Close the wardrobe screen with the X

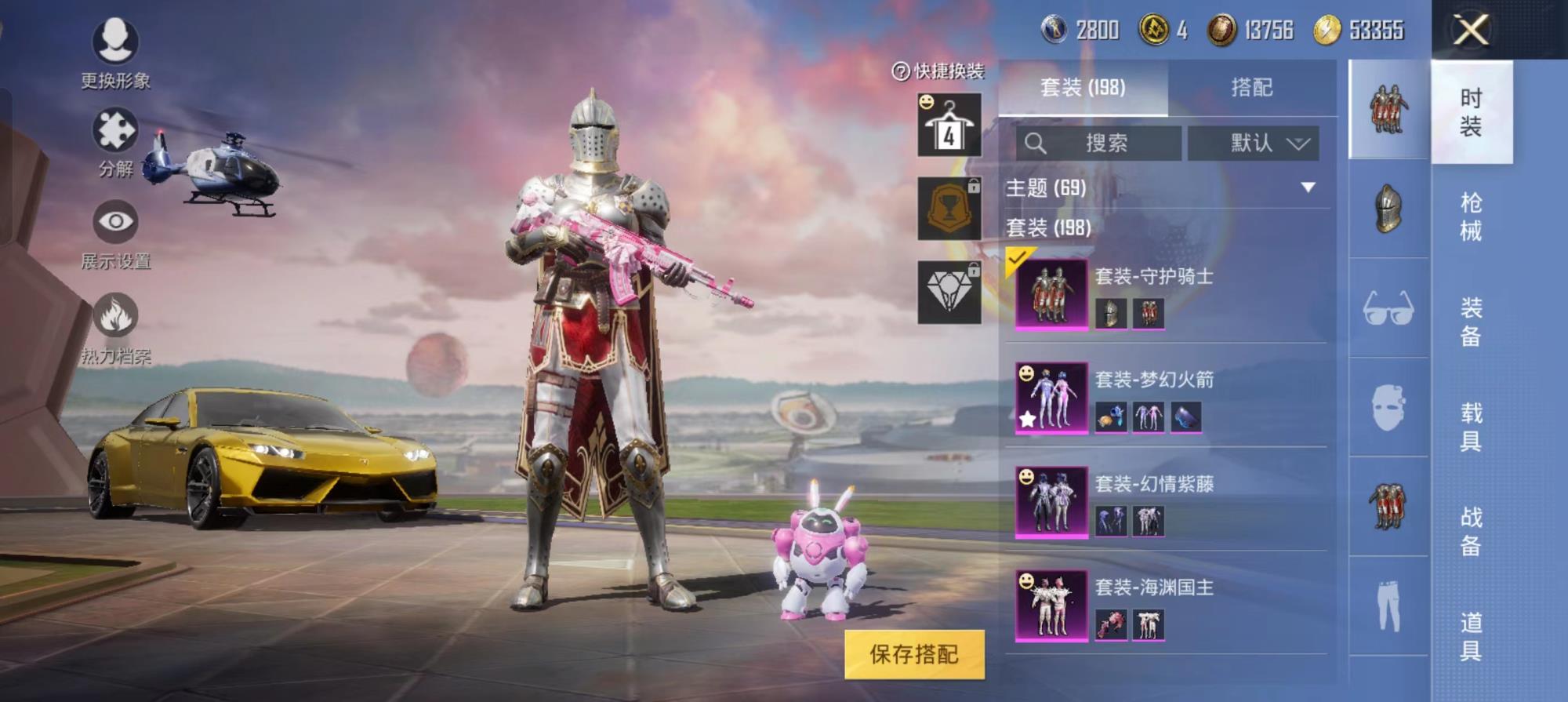click(1471, 31)
